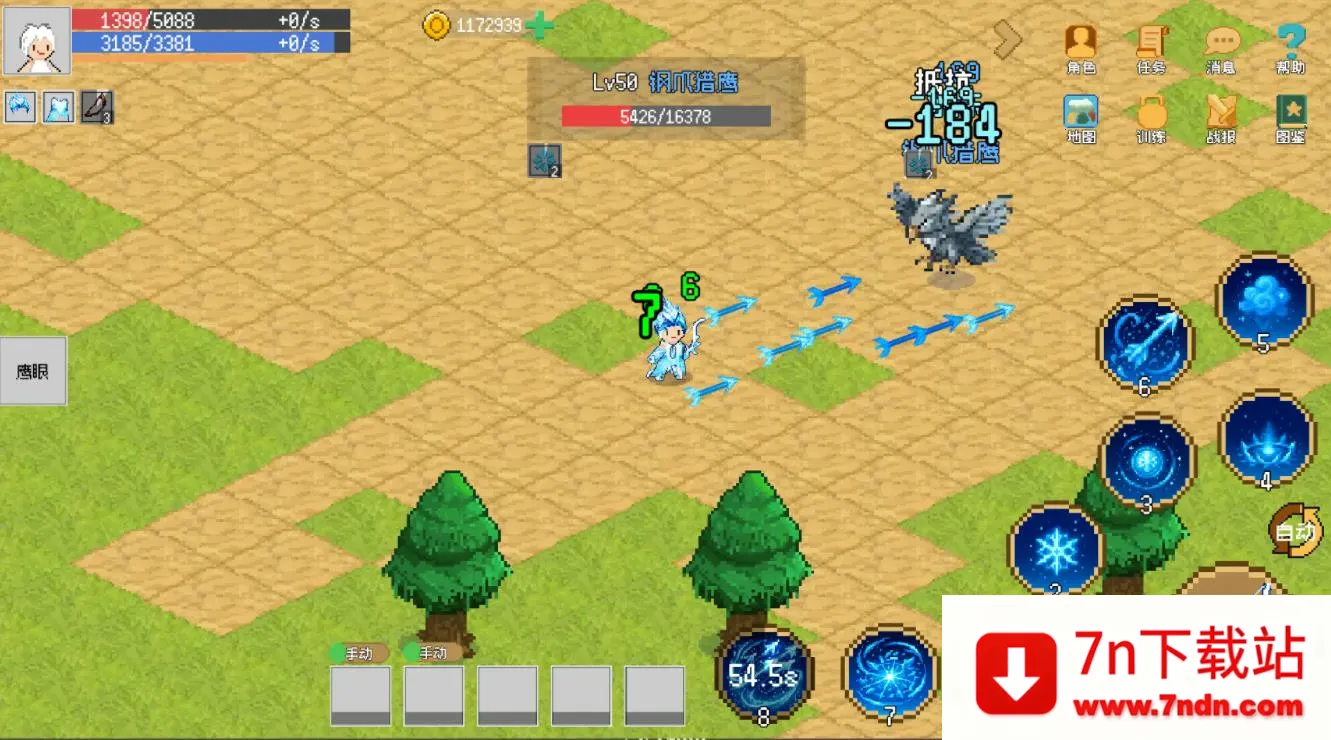The width and height of the screenshot is (1331, 740).
Task: Open the 战报 battle report
Action: point(1221,117)
